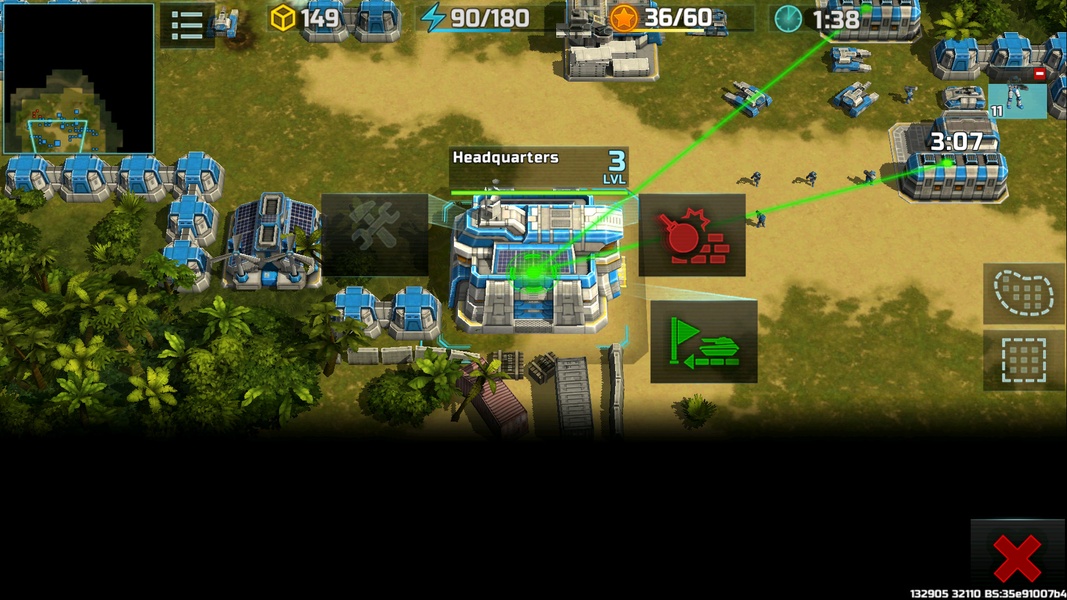Screen dimensions: 1067x600
Task: Choose the red demolish building button
Action: (x=692, y=235)
